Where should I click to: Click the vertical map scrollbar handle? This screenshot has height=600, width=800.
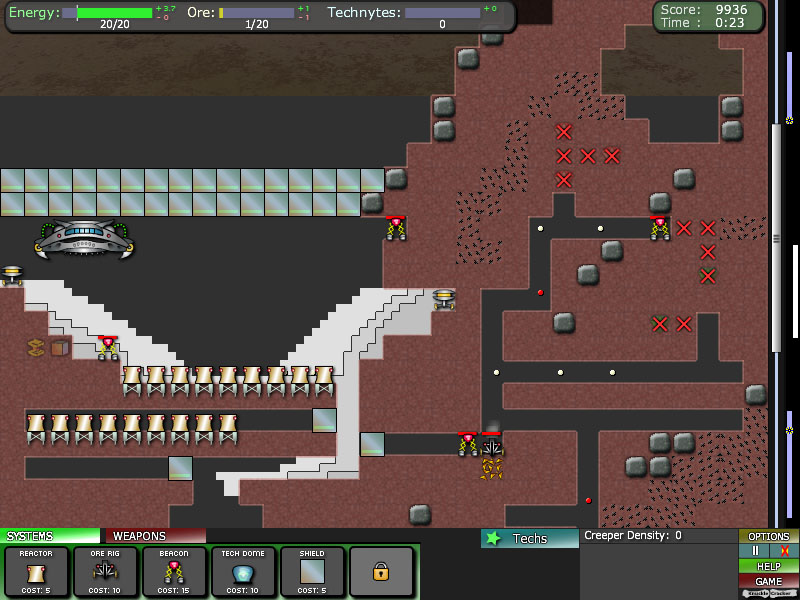pos(776,238)
